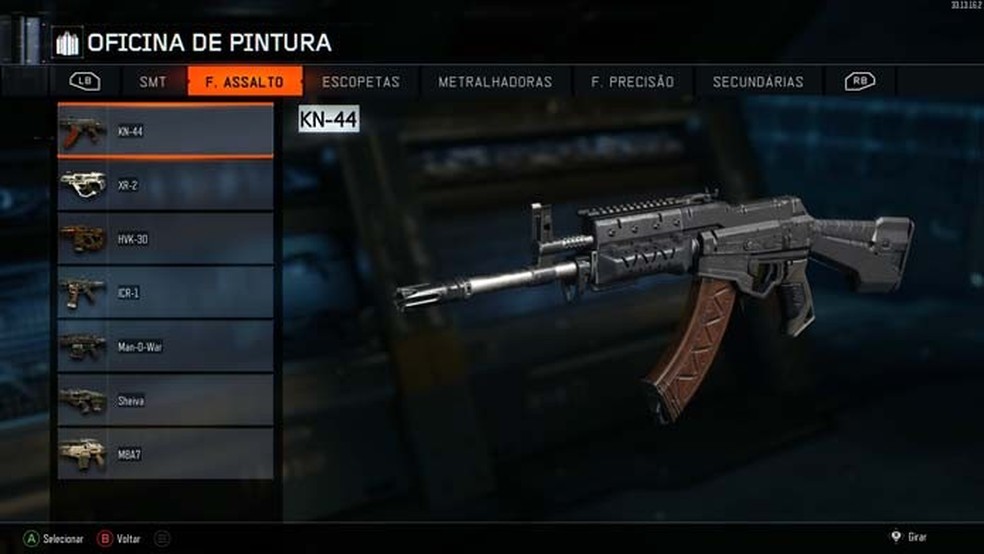
Task: Select the Sheiva rifle entry
Action: (165, 400)
